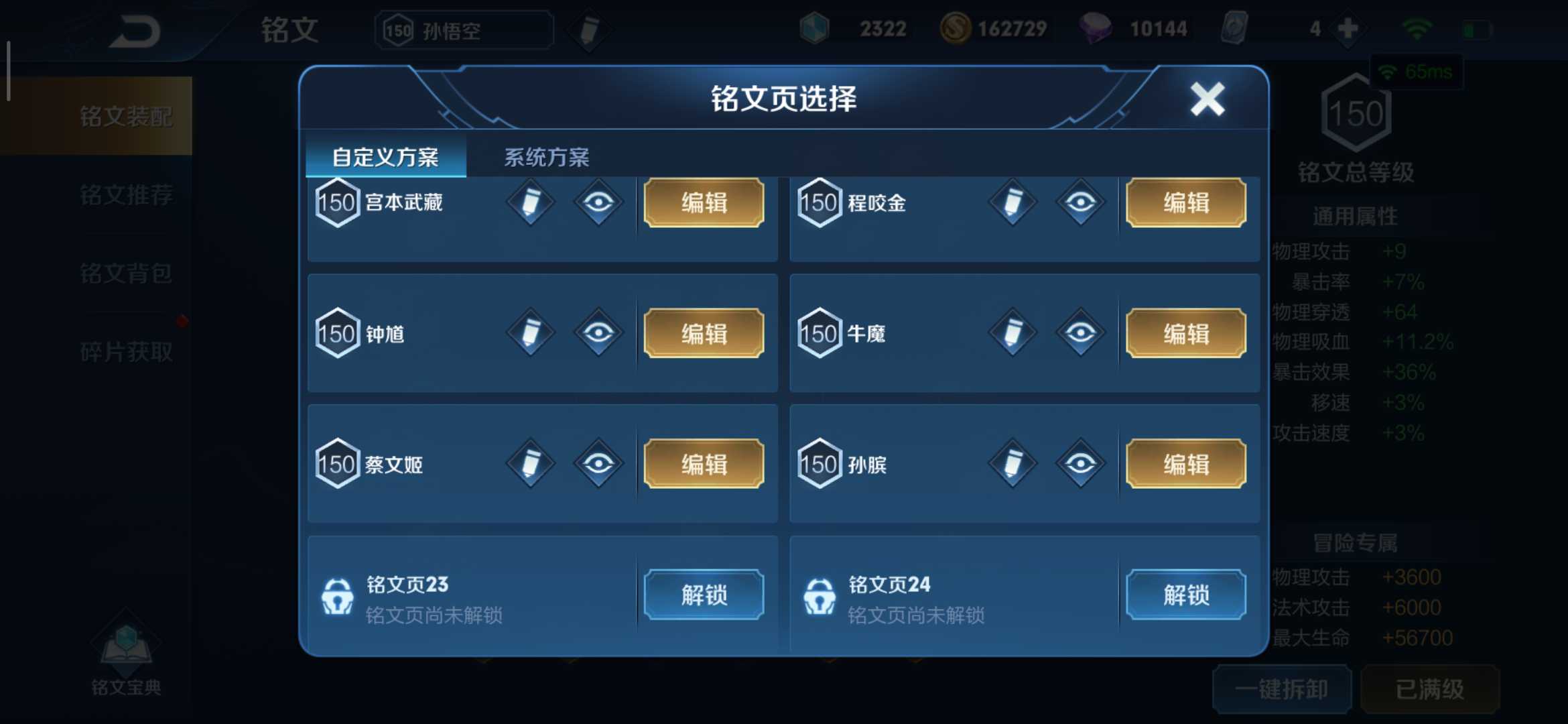
Task: Tap the pencil rename icon for 牛魔 page
Action: 1012,333
